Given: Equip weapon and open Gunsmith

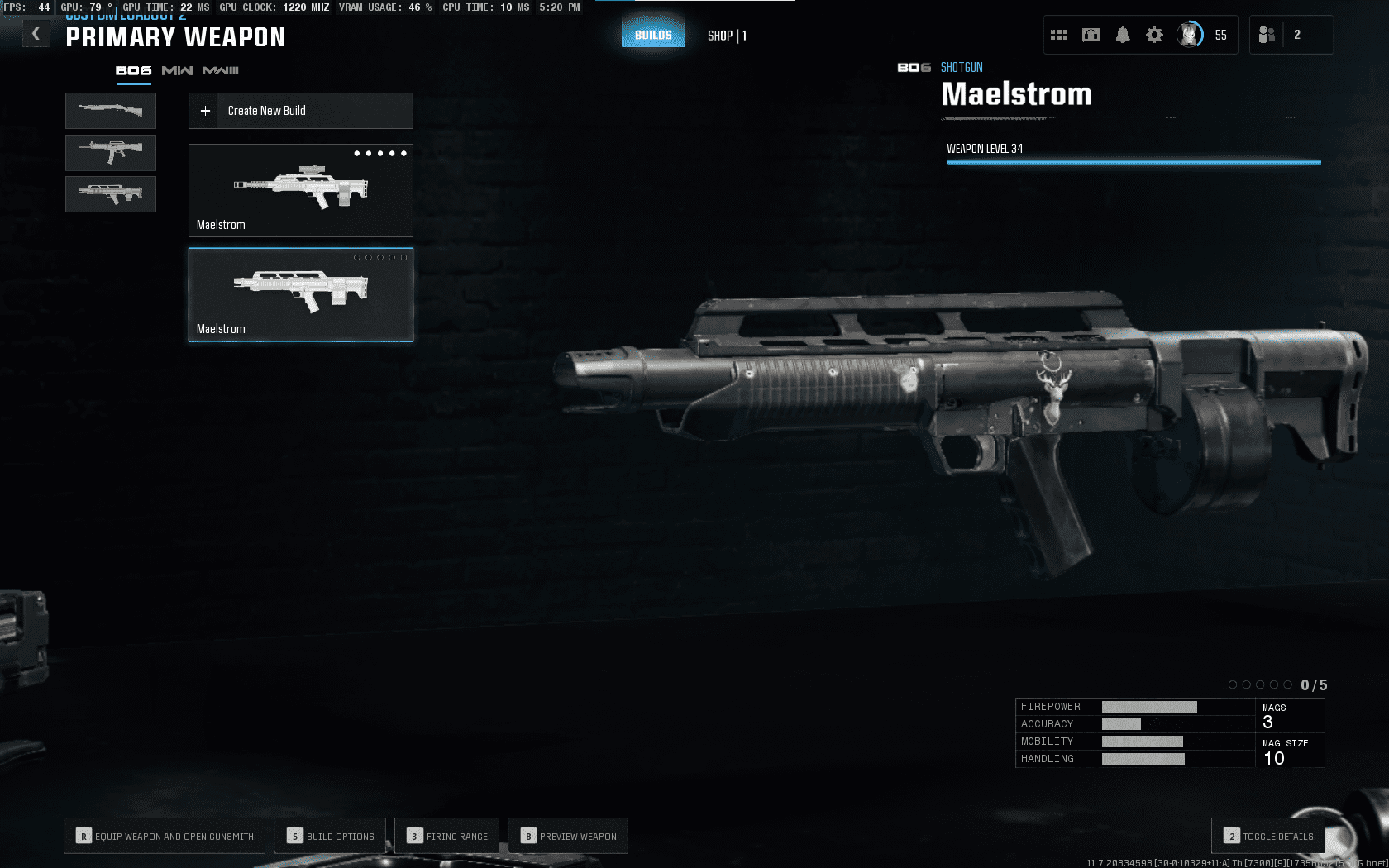Looking at the screenshot, I should point(165,836).
